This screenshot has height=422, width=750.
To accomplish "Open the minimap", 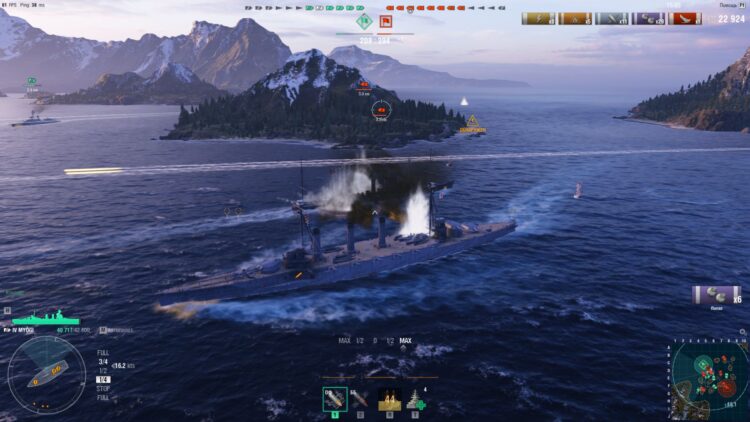I will [x=709, y=380].
